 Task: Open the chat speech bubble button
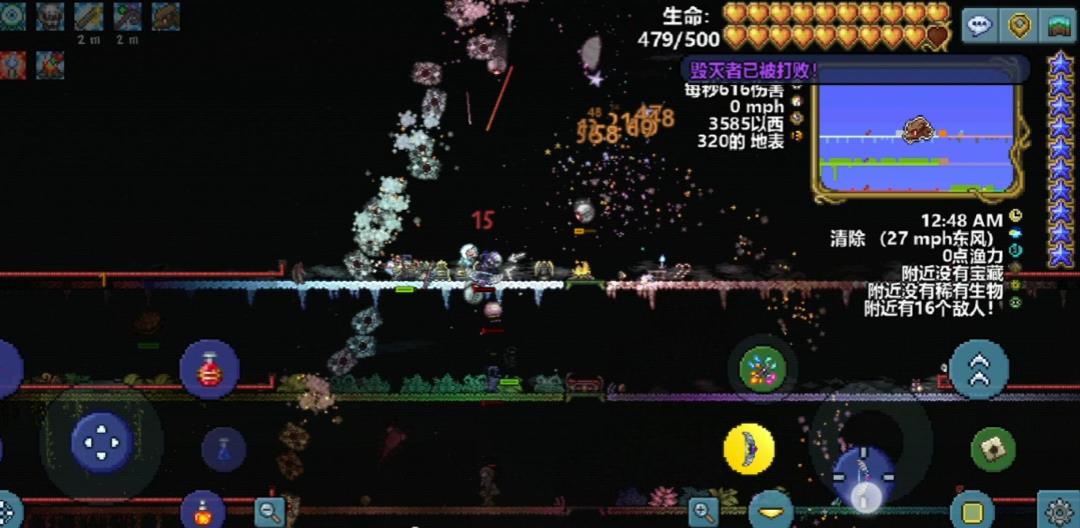[980, 25]
